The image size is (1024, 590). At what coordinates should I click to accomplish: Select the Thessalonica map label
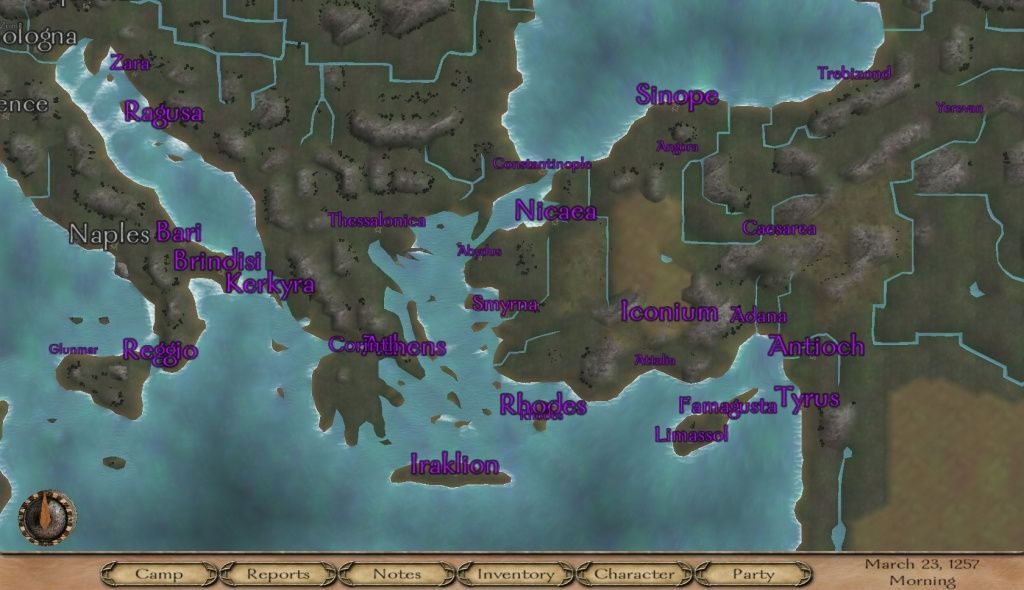pyautogui.click(x=377, y=220)
